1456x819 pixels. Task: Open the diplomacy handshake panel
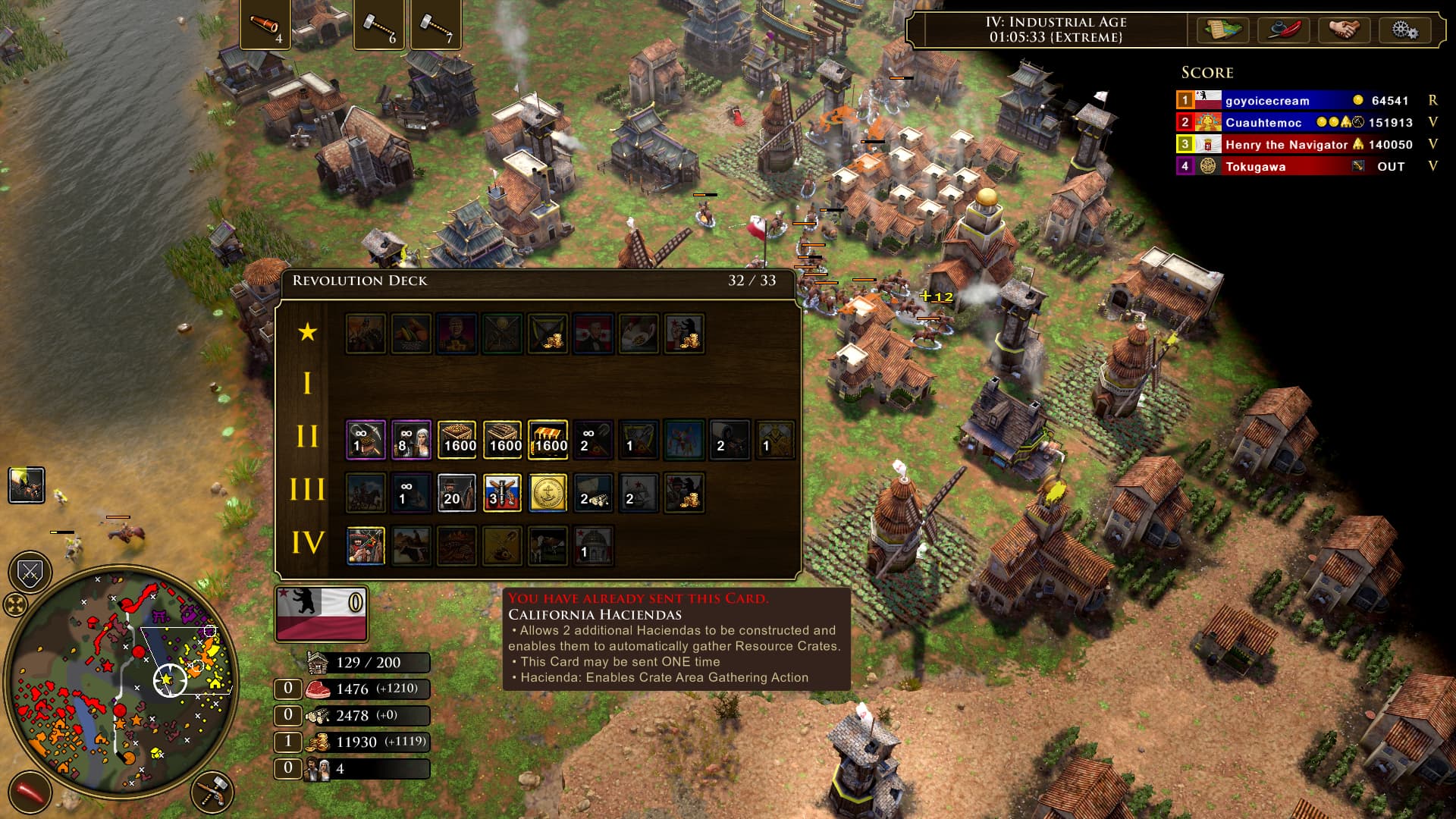[x=1344, y=30]
